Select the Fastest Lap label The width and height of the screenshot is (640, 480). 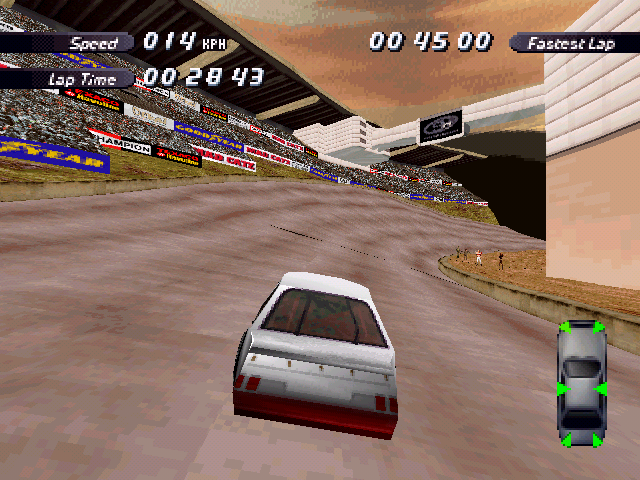(572, 43)
